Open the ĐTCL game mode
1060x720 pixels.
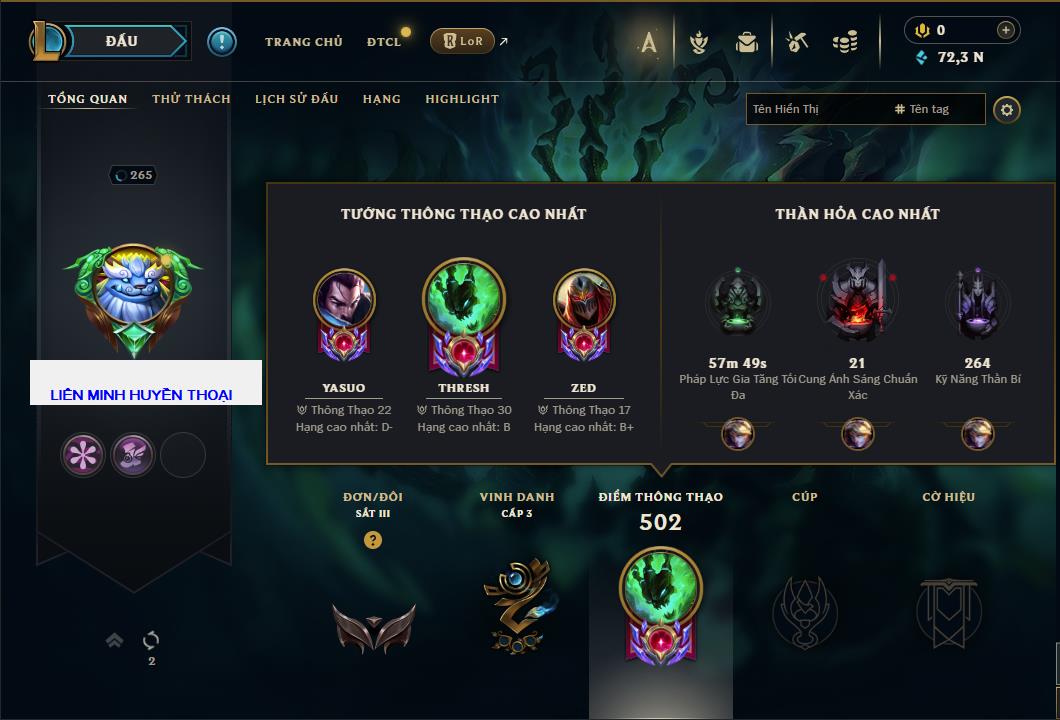click(x=383, y=42)
